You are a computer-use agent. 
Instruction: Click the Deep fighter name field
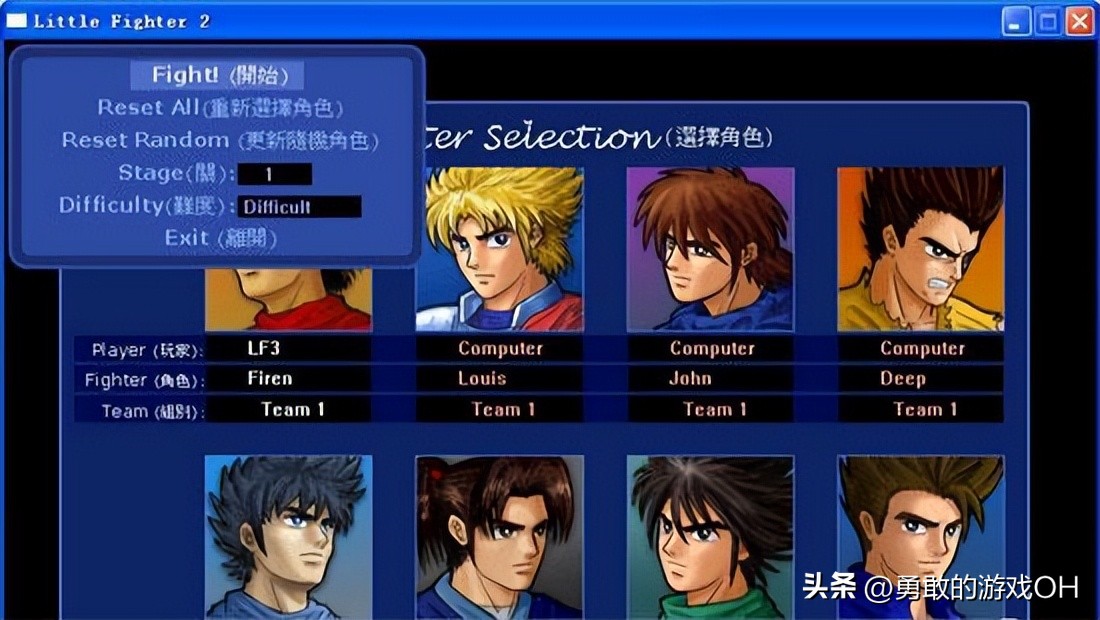[x=920, y=379]
